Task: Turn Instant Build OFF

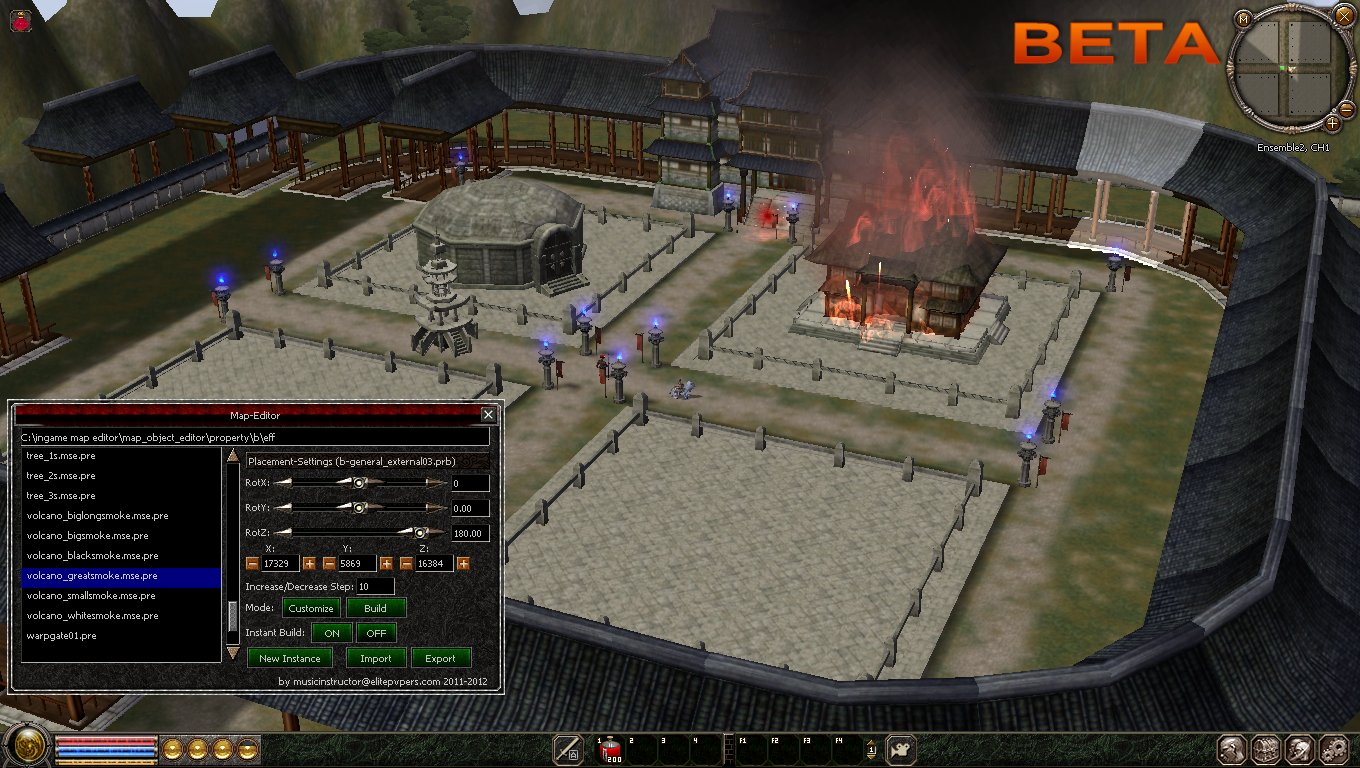Action: (x=376, y=633)
